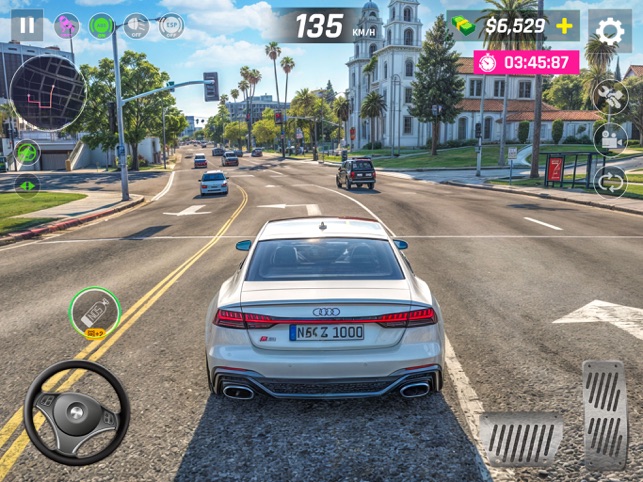Tap the green left-right arrows icon
This screenshot has width=643, height=482.
coord(27,184)
